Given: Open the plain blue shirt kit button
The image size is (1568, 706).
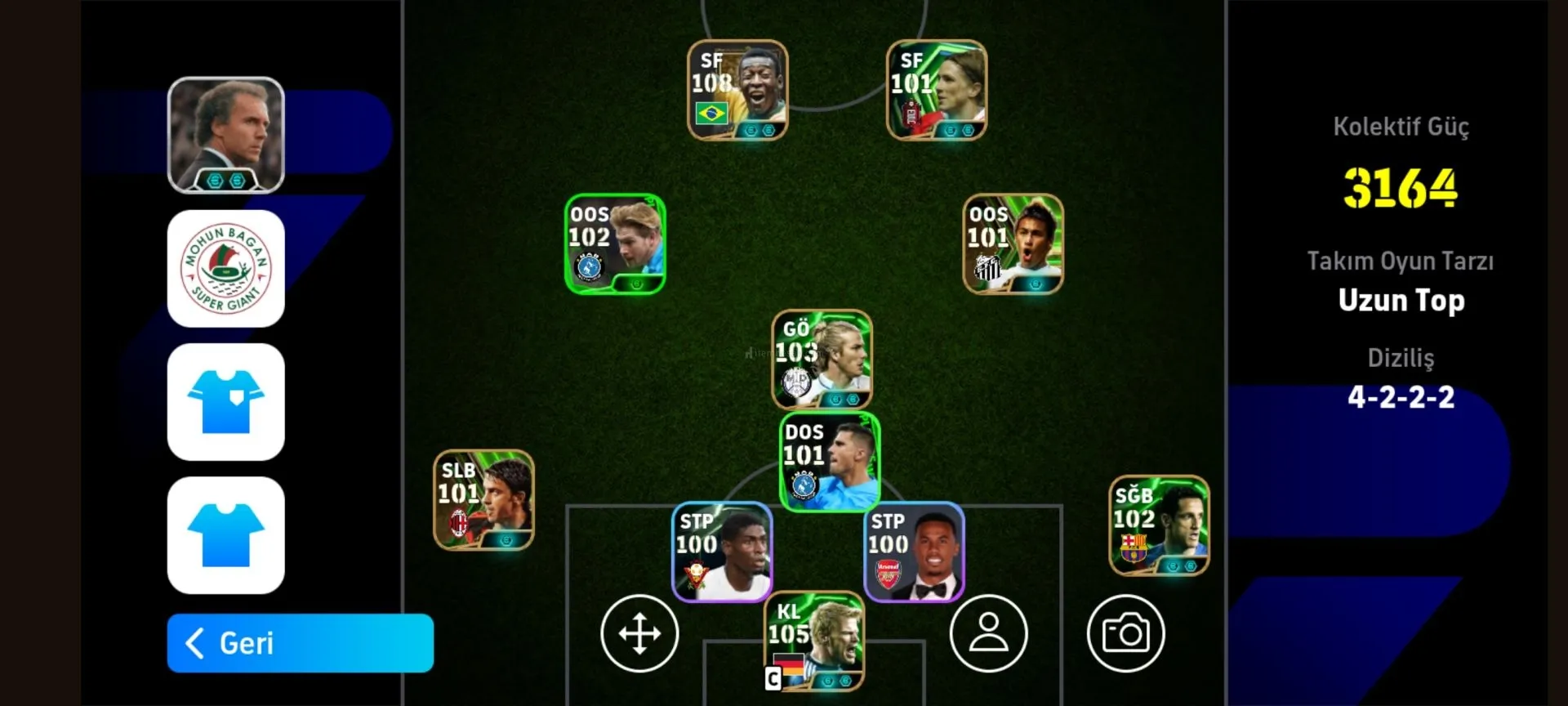Looking at the screenshot, I should (226, 535).
